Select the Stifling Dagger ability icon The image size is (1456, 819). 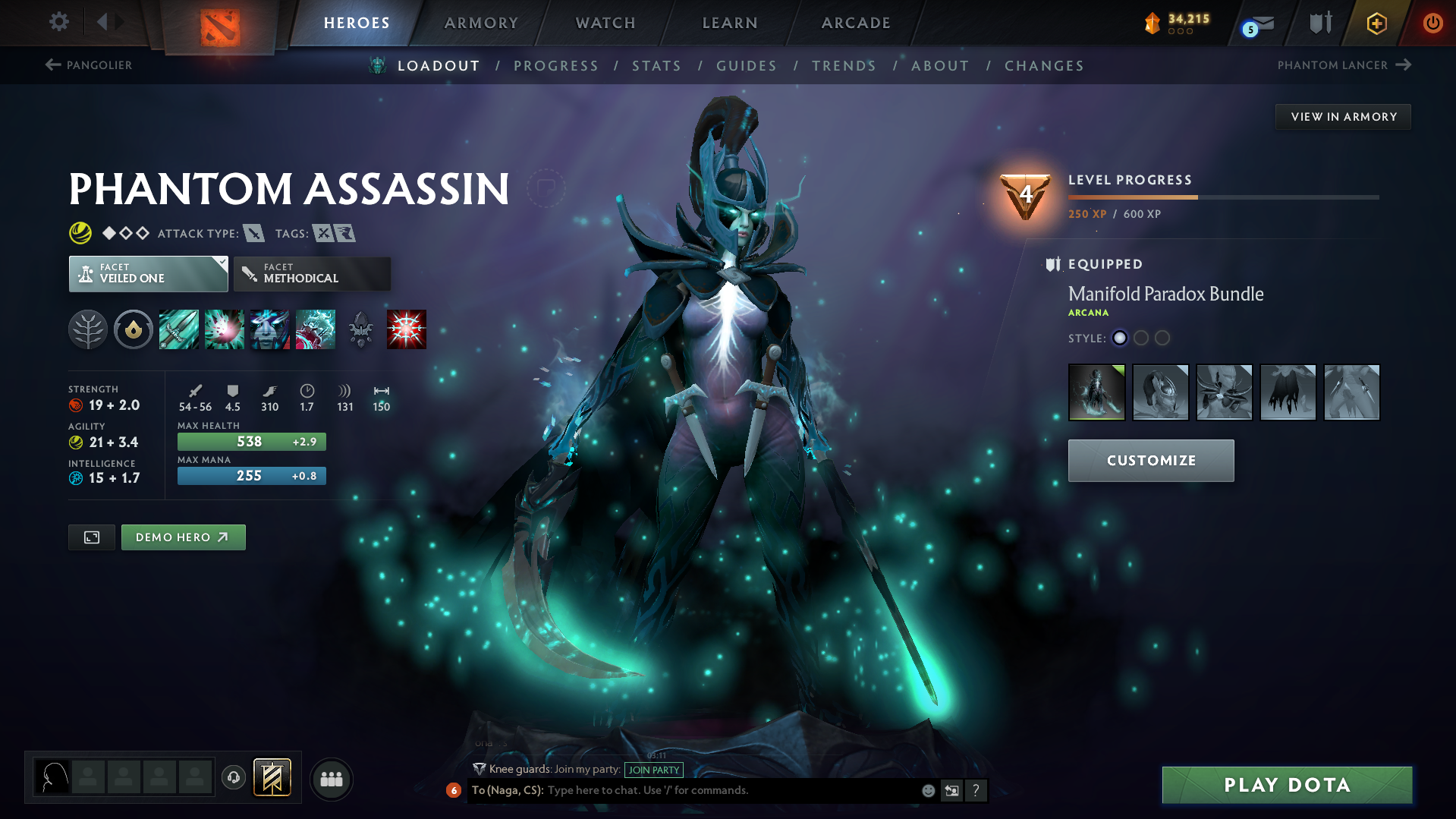coord(179,329)
